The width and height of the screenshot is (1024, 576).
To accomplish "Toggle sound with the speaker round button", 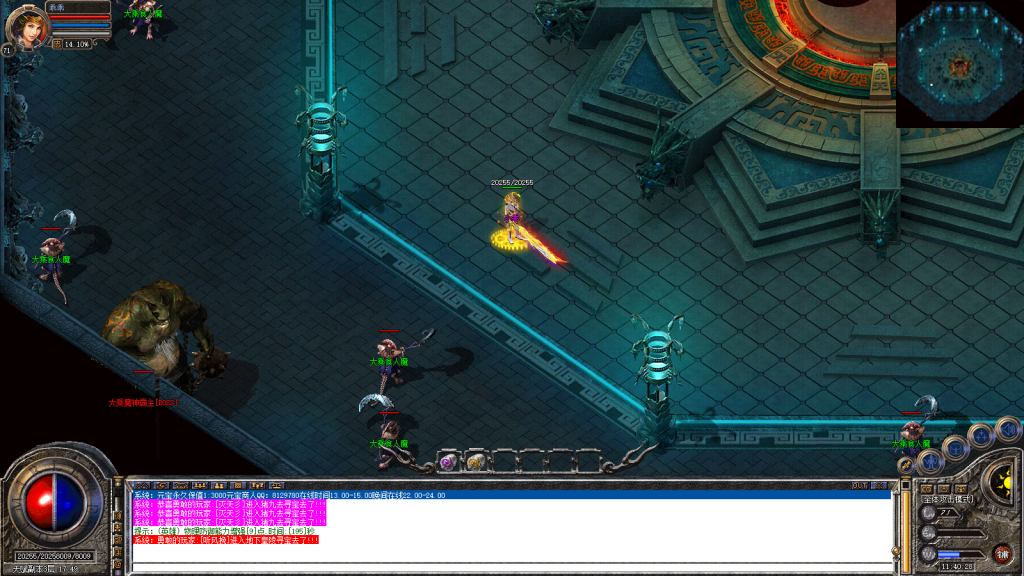I will [x=1007, y=428].
